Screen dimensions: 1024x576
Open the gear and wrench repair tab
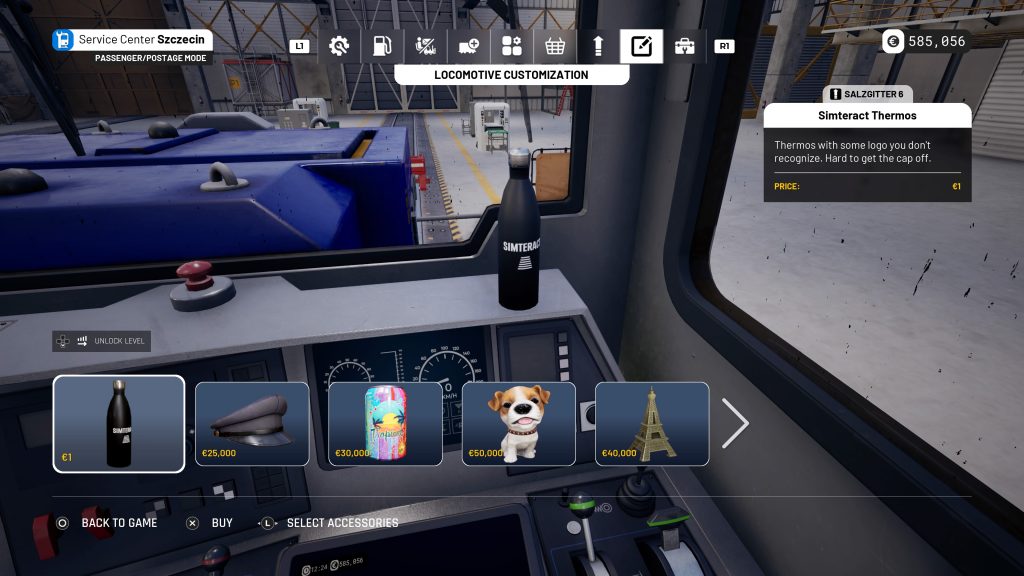339,46
